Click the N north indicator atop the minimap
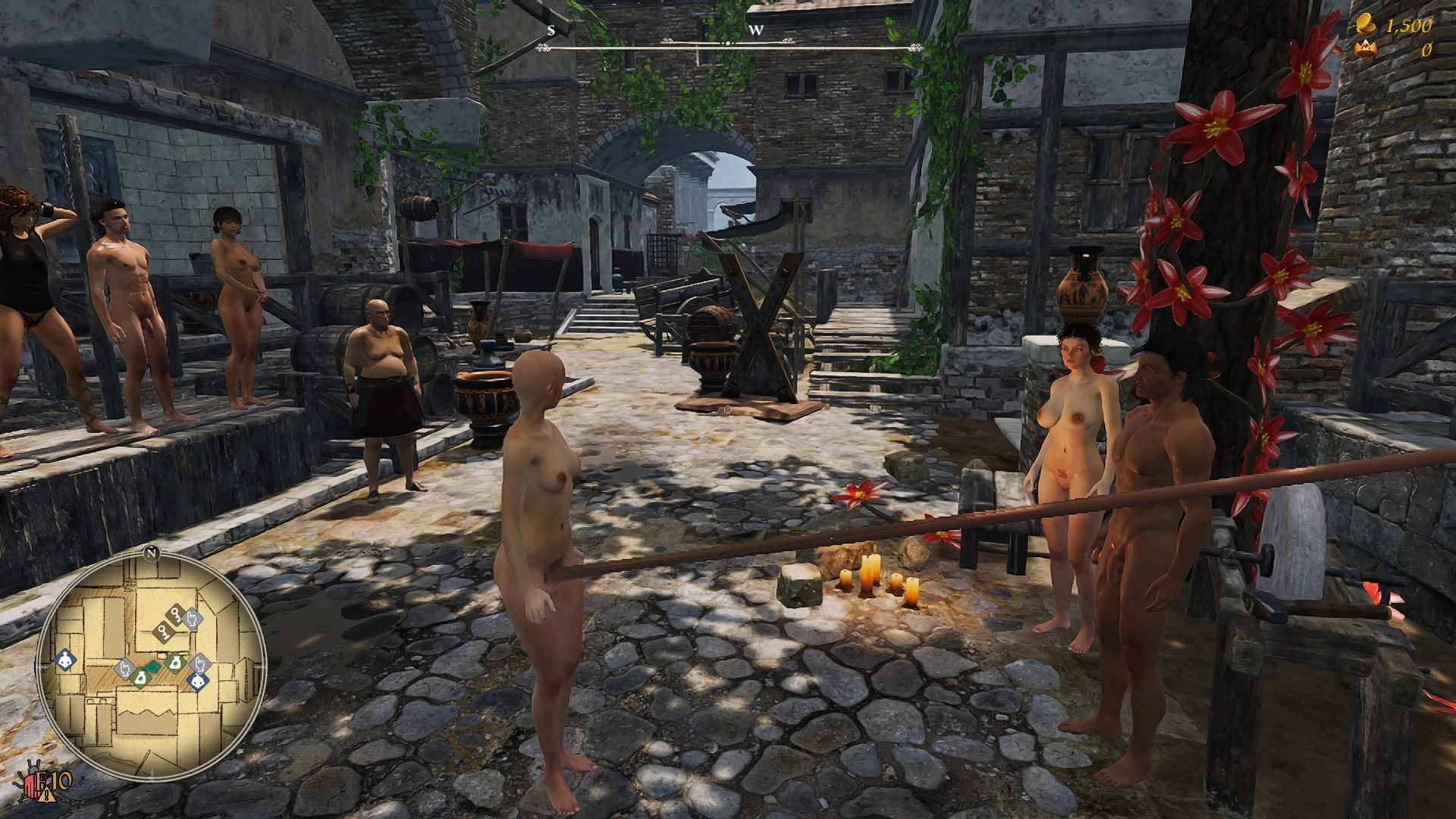Viewport: 1456px width, 819px height. coord(151,553)
